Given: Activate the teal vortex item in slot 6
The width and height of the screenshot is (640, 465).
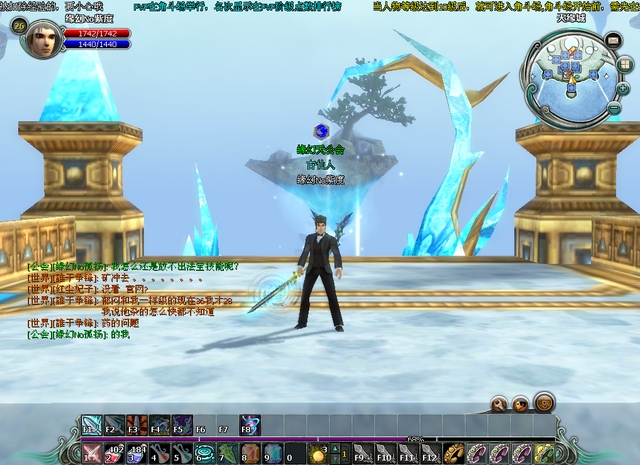Looking at the screenshot, I should [x=203, y=454].
